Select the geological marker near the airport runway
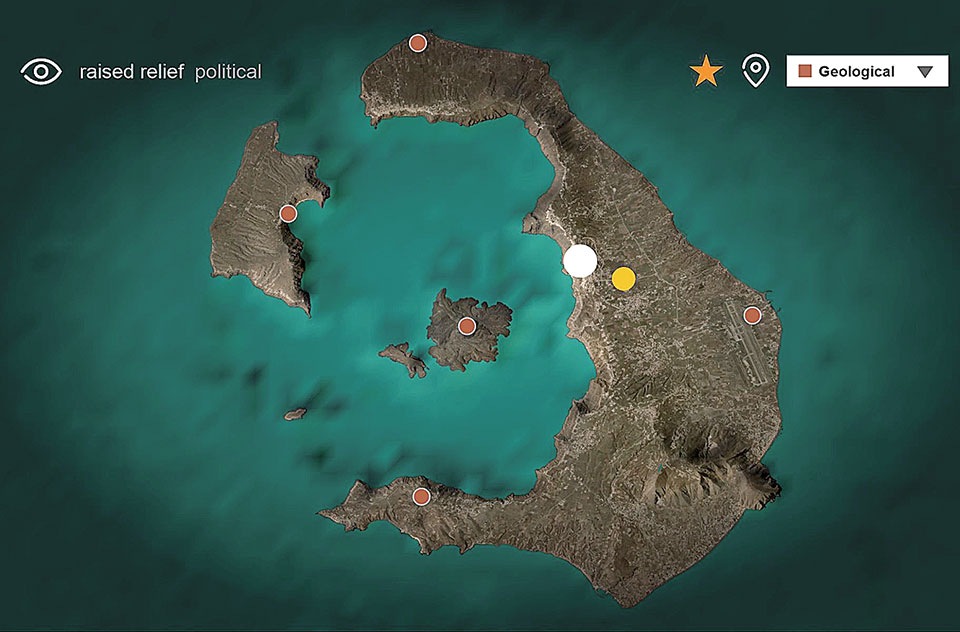 click(x=752, y=315)
